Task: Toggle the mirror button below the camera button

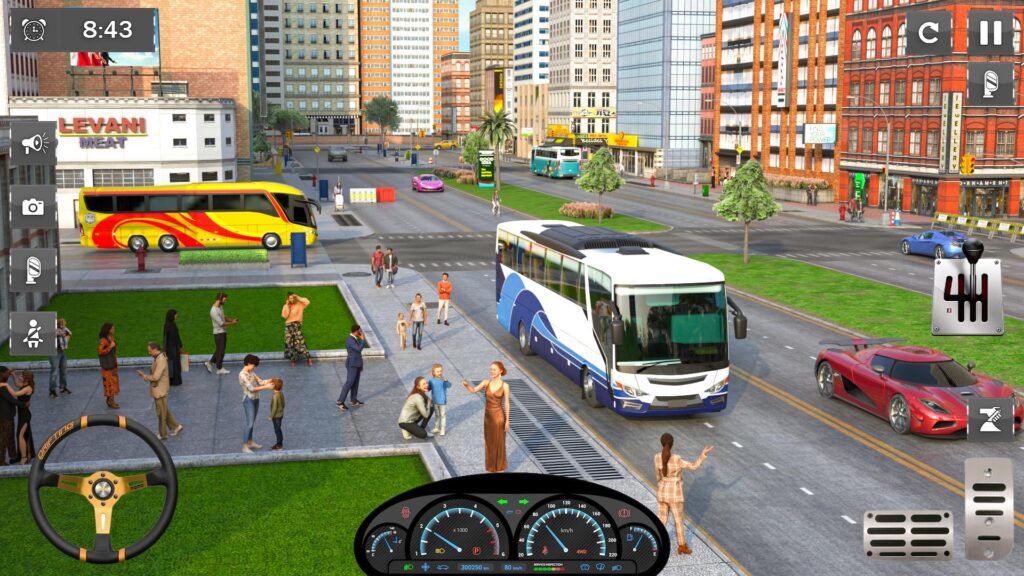Action: pos(33,270)
